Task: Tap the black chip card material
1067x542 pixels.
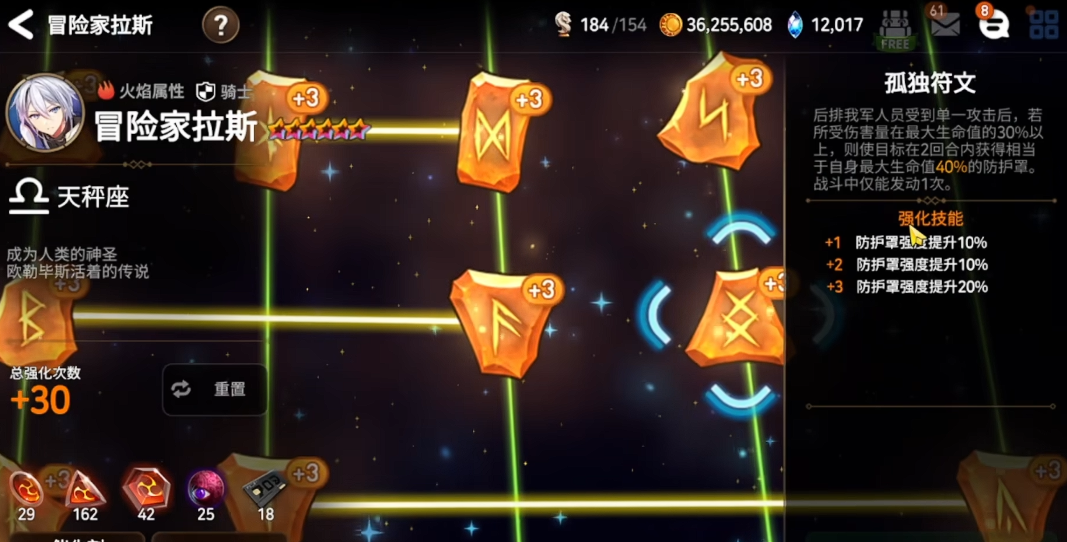Action: pyautogui.click(x=264, y=489)
